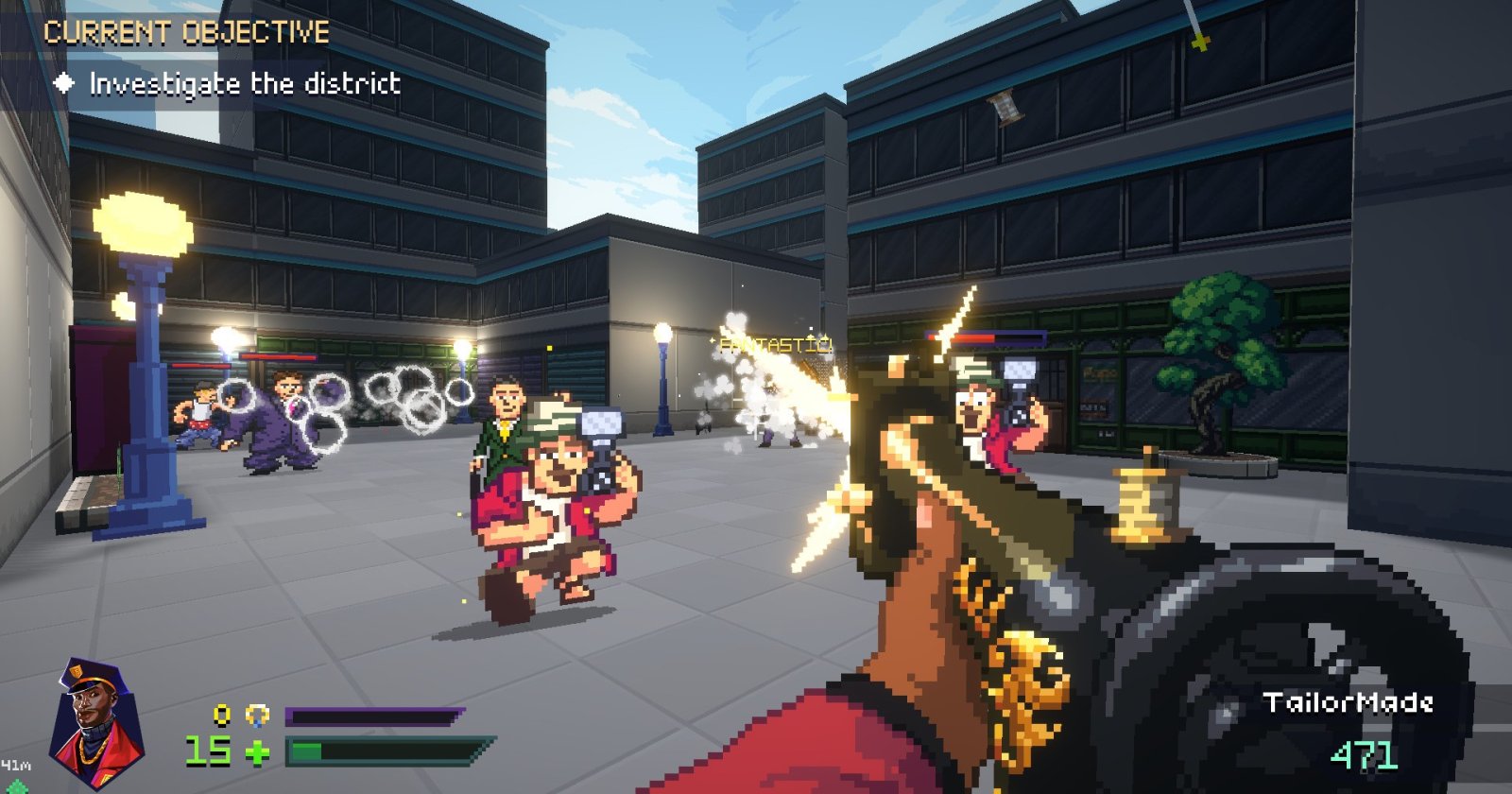Select the police officer character portrait
Image resolution: width=1512 pixels, height=794 pixels.
(96, 723)
